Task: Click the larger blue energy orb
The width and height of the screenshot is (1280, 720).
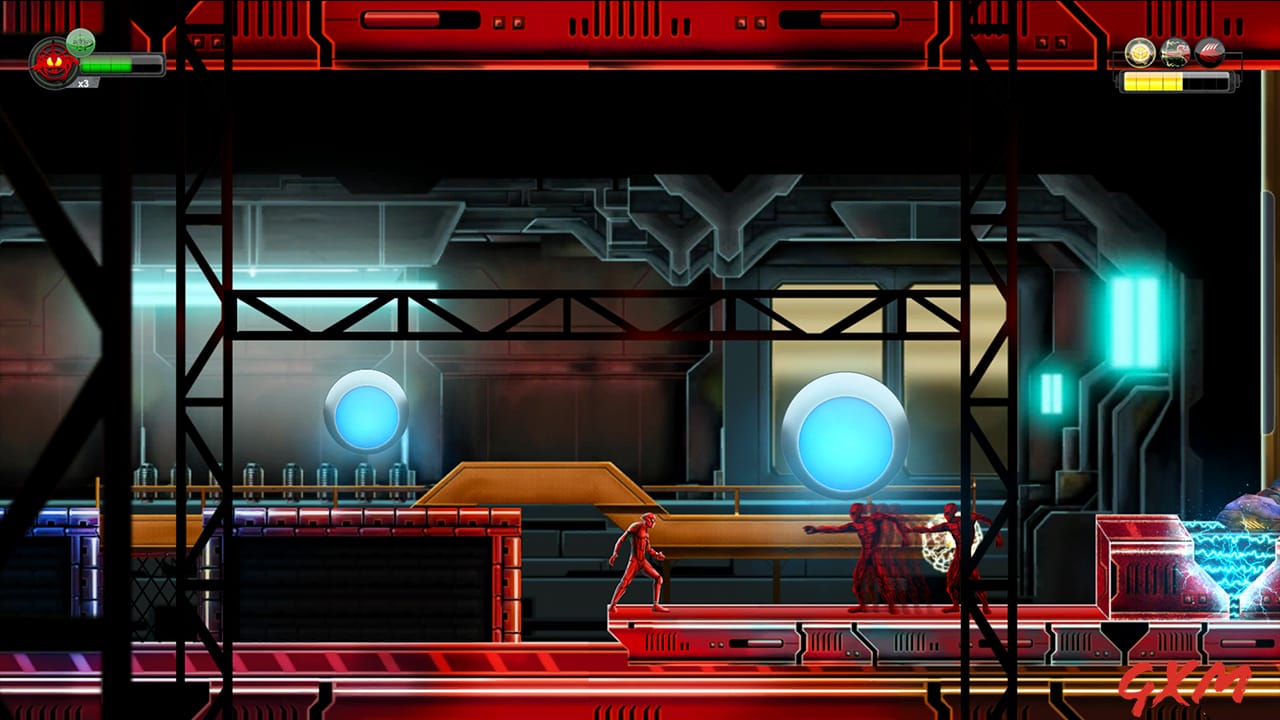Action: tap(845, 440)
